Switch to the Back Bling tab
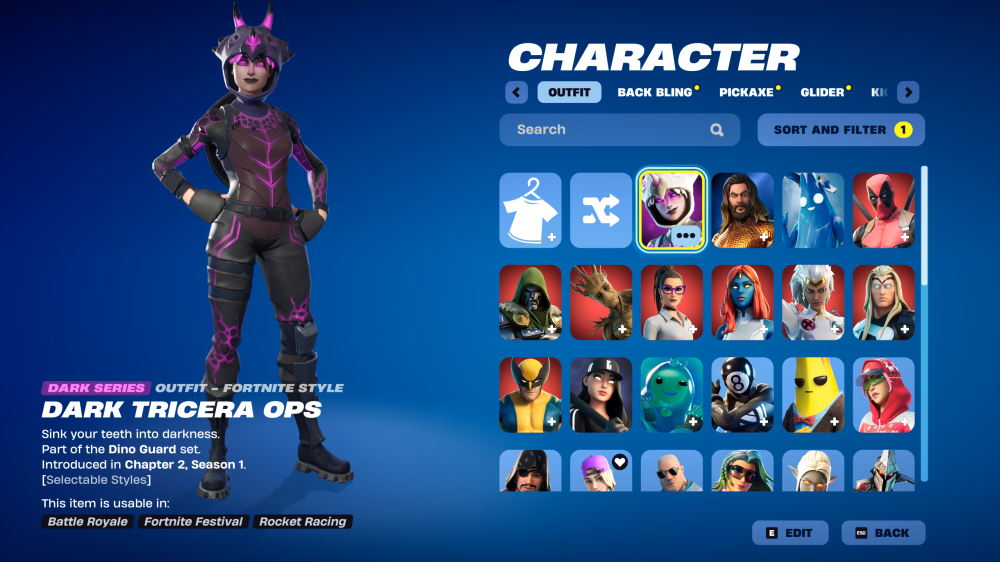The image size is (1000, 562). (x=655, y=93)
